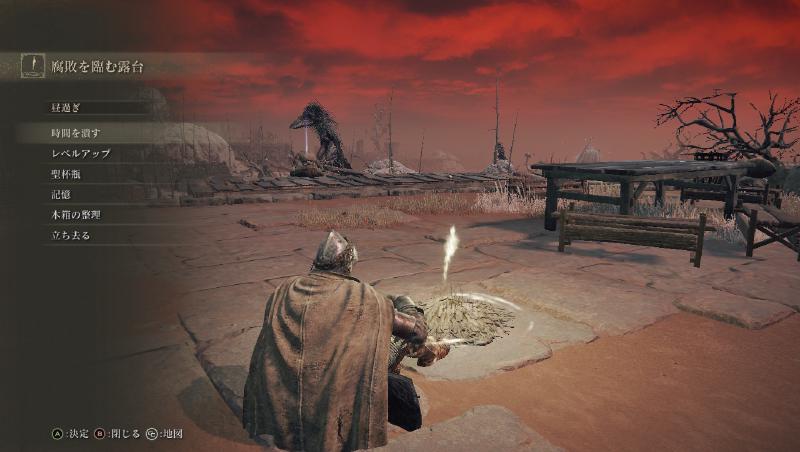Choose 立ち去る to leave the grace
800x452 pixels.
tap(71, 235)
